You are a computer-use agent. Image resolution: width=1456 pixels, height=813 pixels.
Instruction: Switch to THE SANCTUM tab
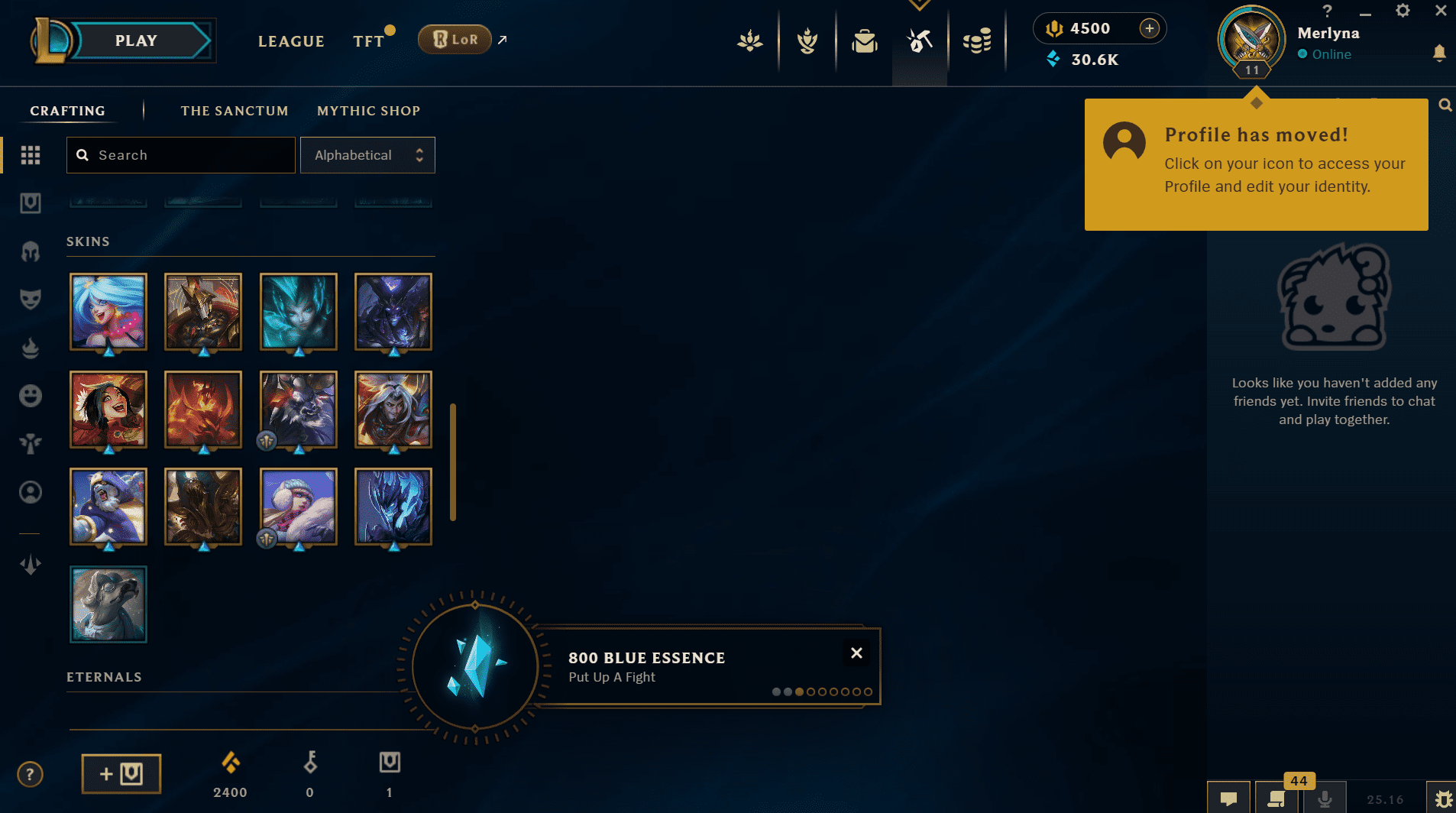pyautogui.click(x=235, y=111)
